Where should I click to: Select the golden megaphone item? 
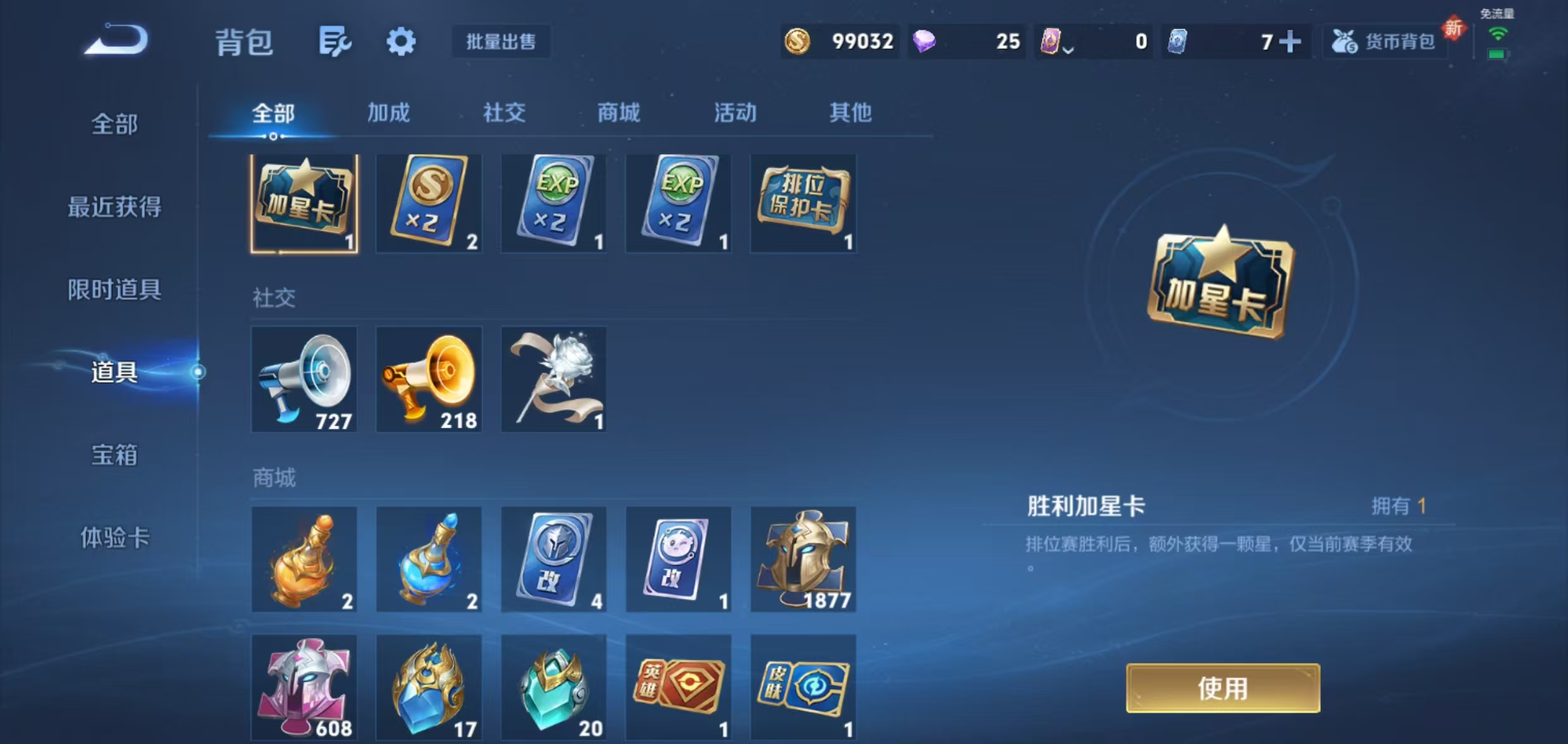(x=429, y=378)
